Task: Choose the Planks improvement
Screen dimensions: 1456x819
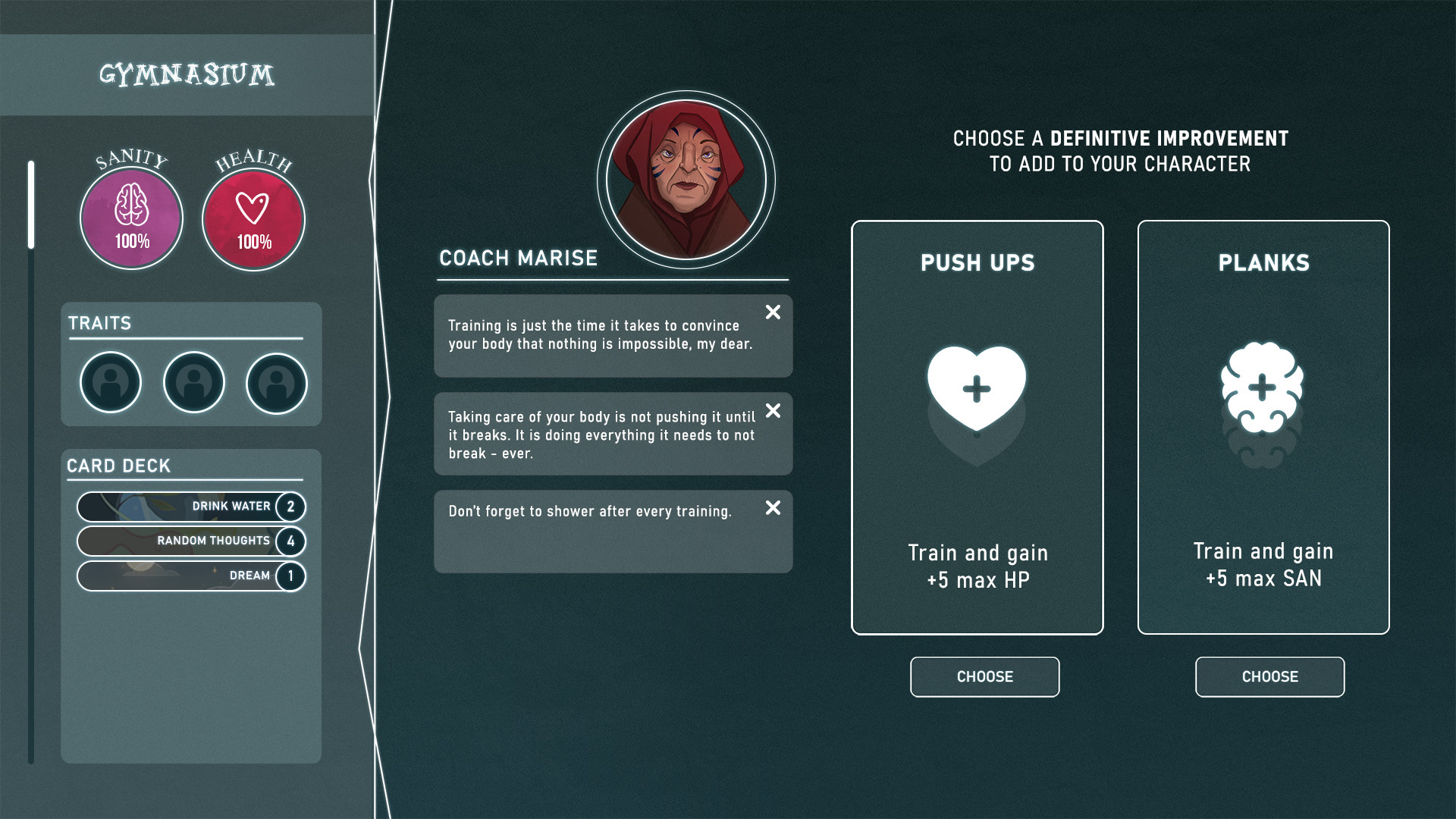Action: (x=1269, y=676)
